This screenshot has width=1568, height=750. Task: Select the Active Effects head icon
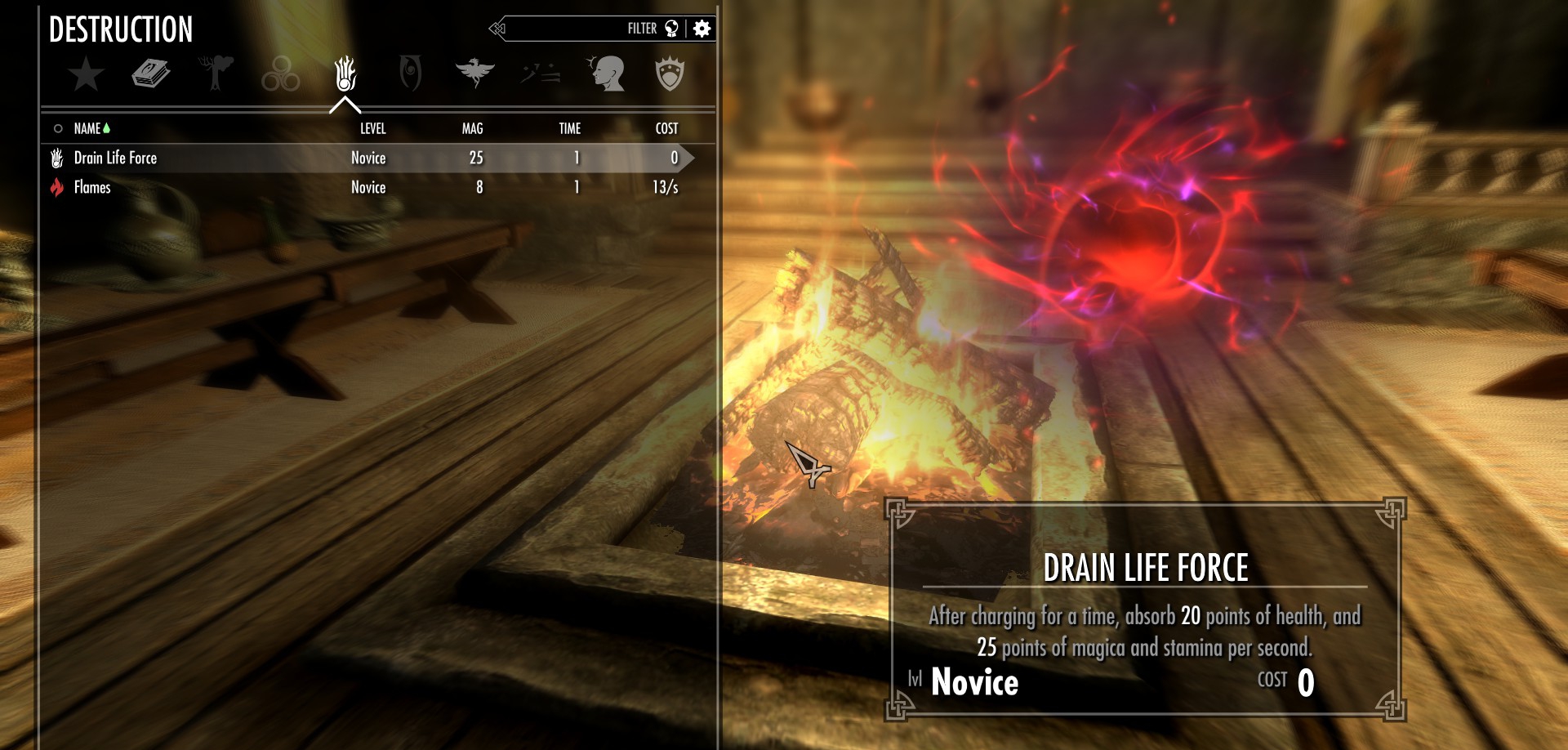[606, 72]
